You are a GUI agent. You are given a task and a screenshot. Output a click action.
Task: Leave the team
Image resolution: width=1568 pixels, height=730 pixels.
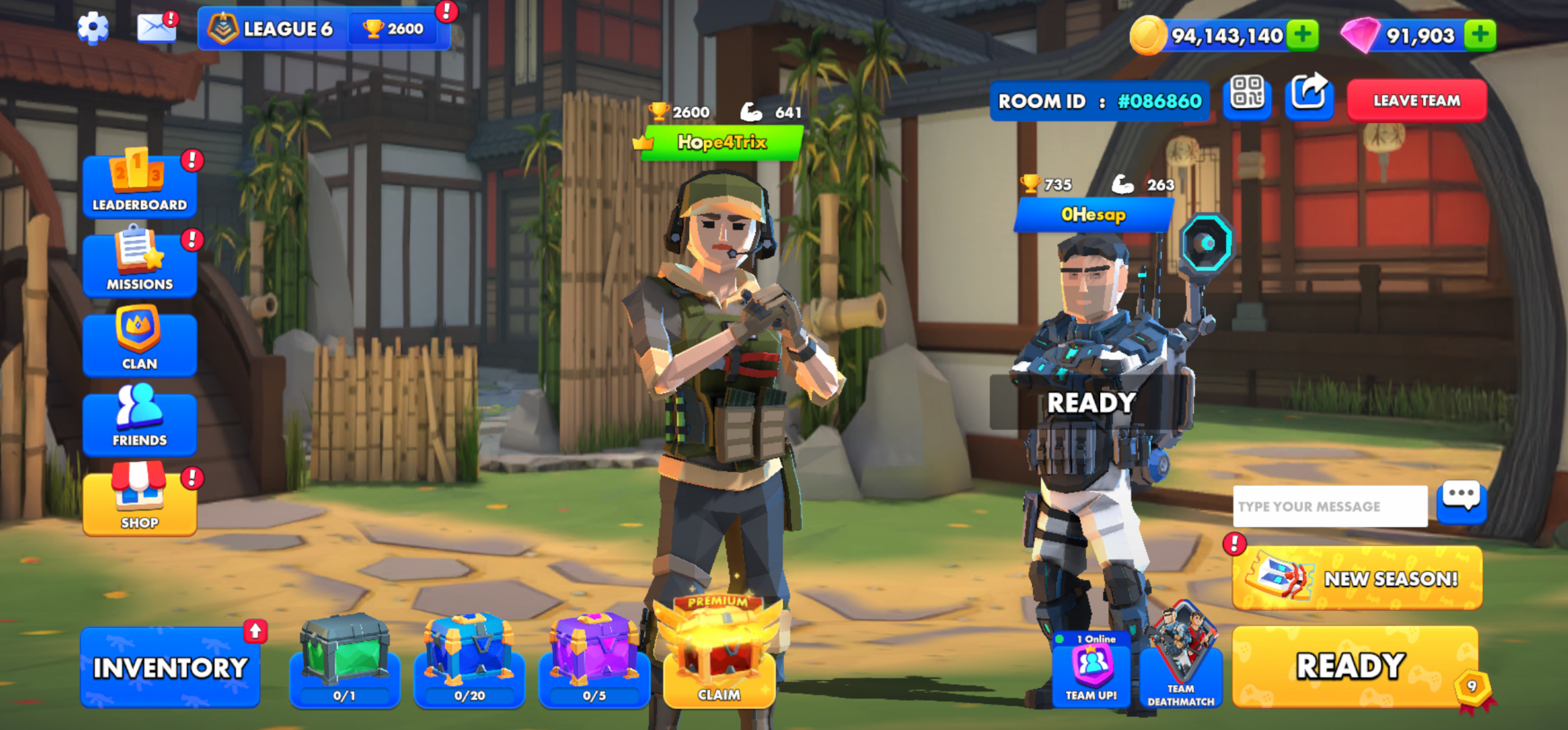[x=1417, y=100]
